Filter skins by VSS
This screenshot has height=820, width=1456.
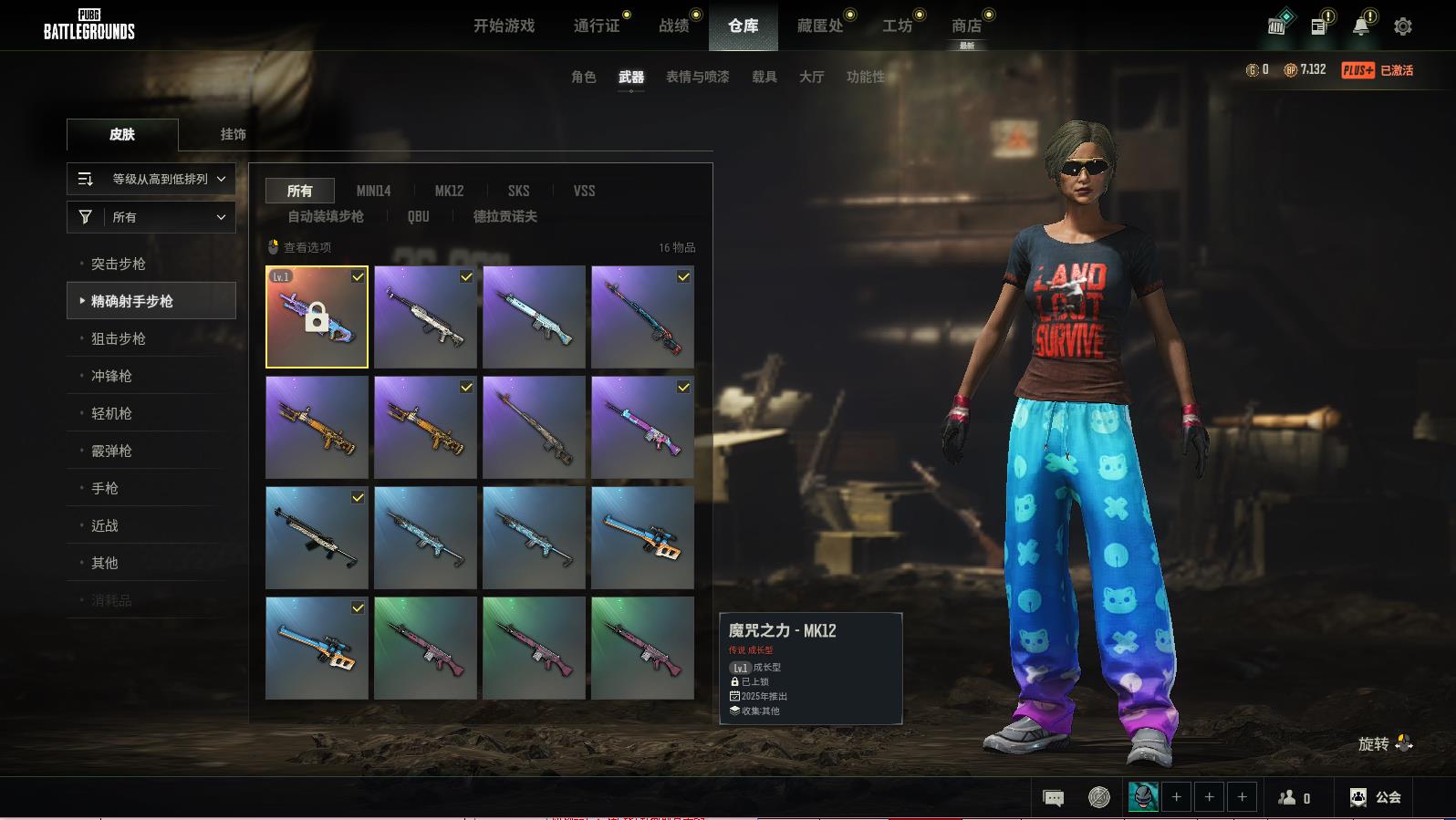coord(584,191)
